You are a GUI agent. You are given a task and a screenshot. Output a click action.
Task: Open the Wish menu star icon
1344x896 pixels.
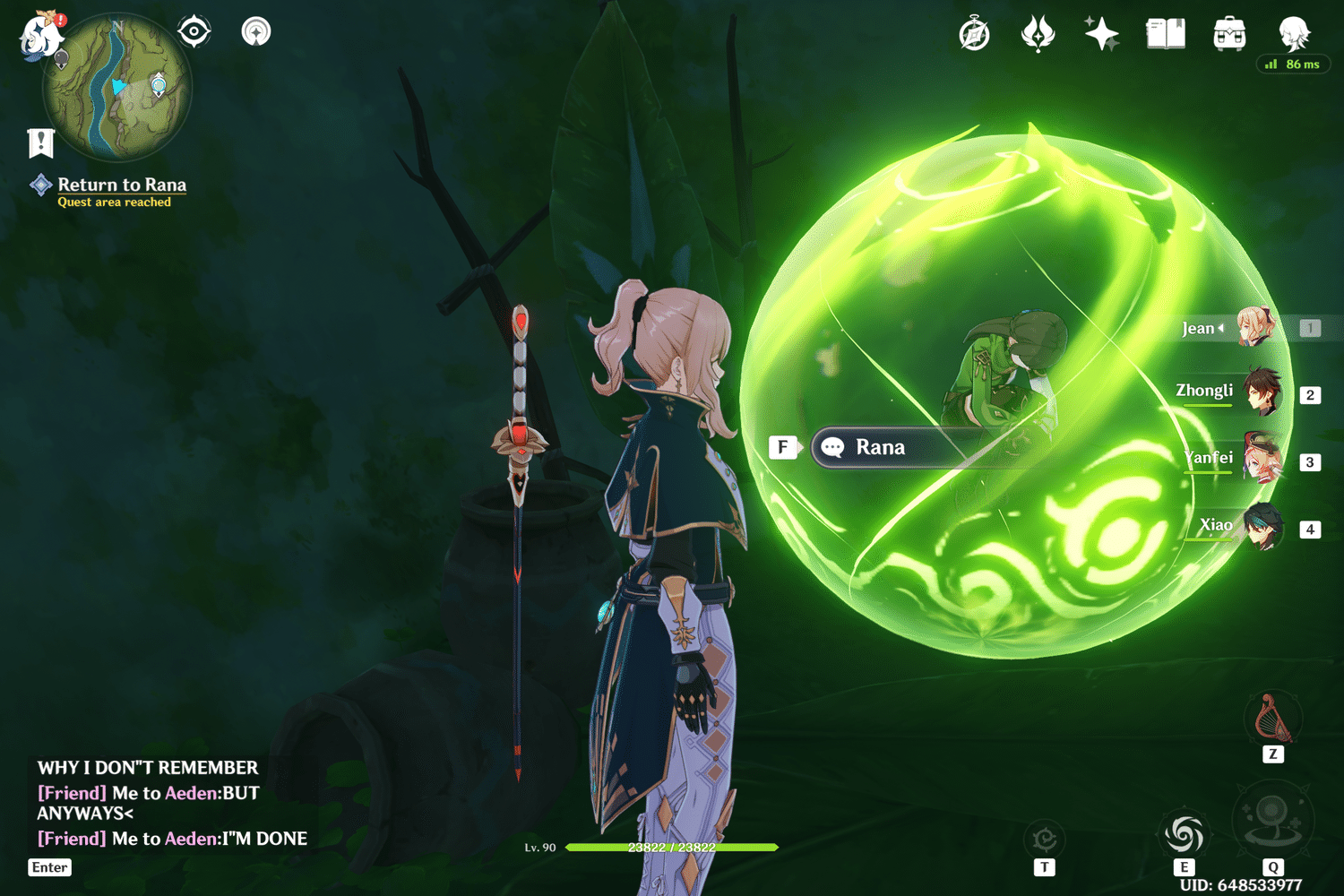(1100, 33)
